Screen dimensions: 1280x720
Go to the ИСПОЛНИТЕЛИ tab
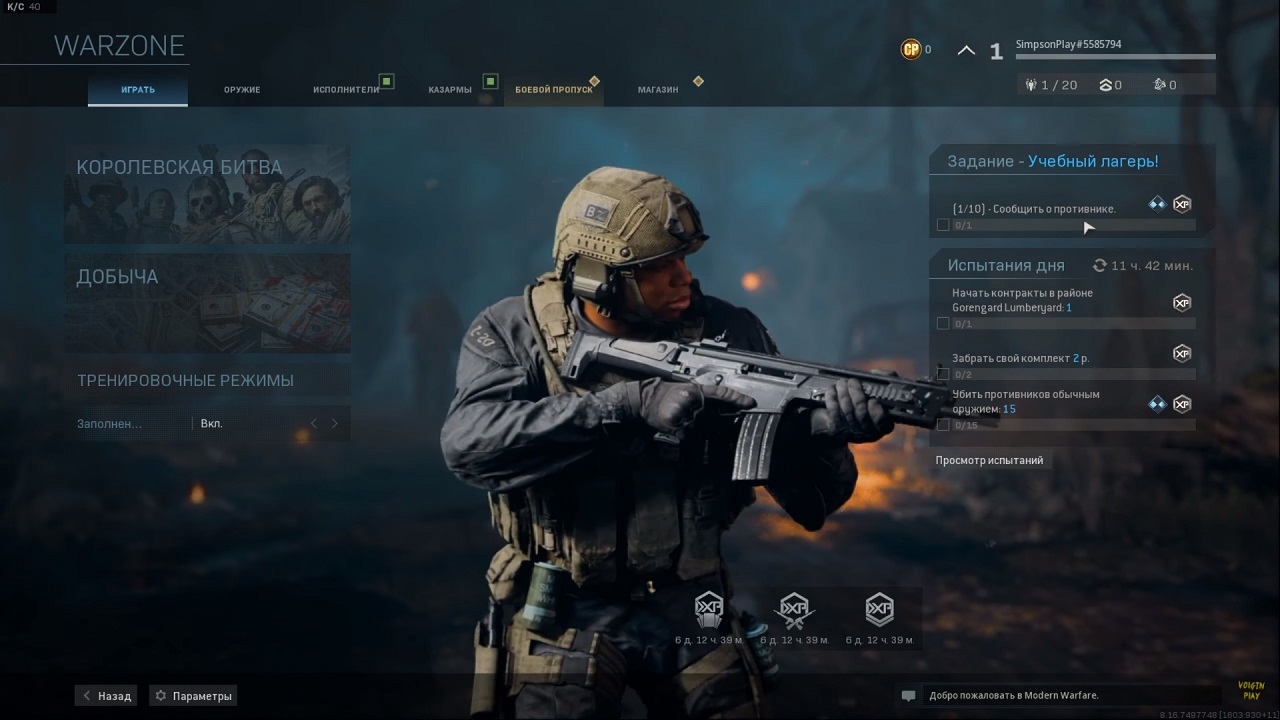tap(346, 90)
